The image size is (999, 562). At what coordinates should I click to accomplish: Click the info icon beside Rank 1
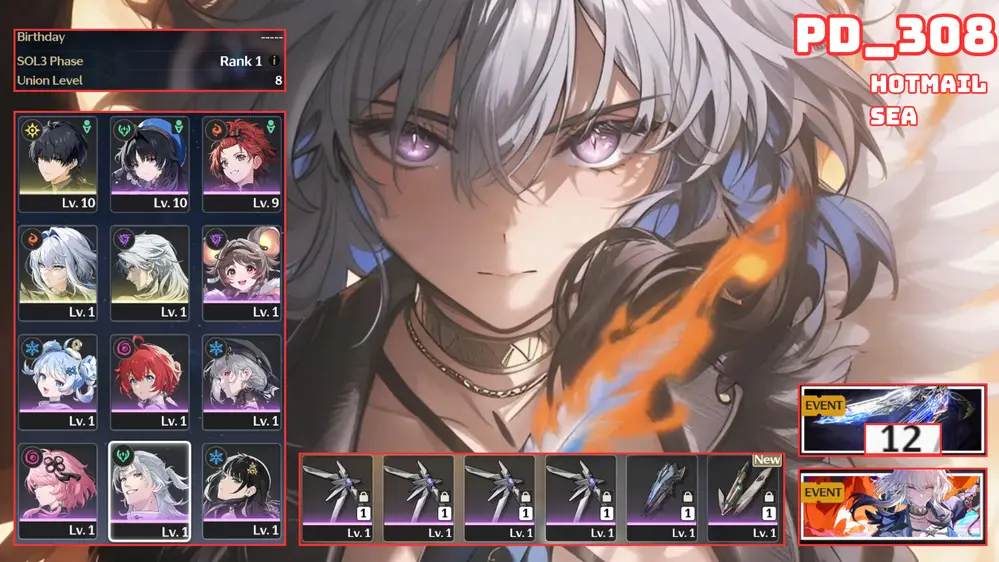pos(275,61)
